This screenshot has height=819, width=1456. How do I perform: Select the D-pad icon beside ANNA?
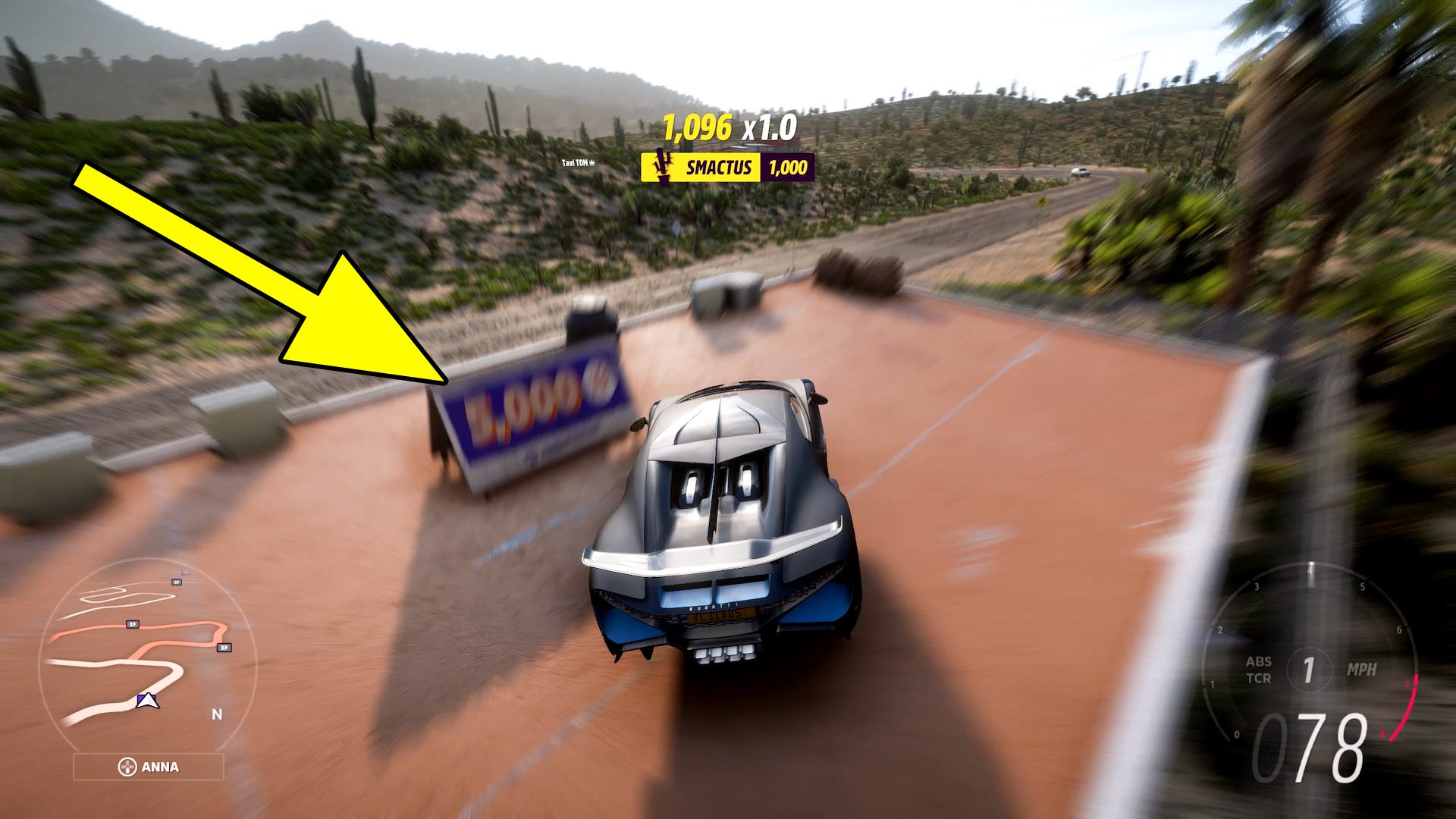128,767
